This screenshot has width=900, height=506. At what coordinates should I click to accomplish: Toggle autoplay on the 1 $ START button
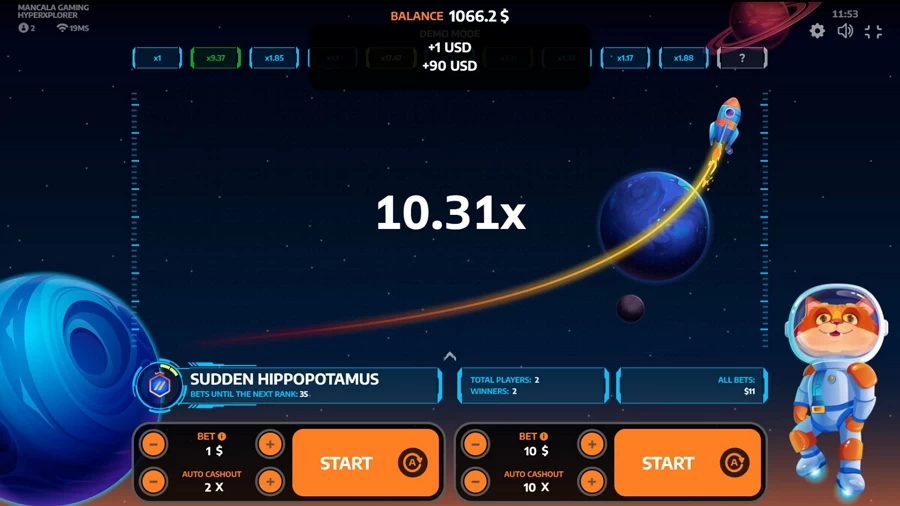pos(412,462)
